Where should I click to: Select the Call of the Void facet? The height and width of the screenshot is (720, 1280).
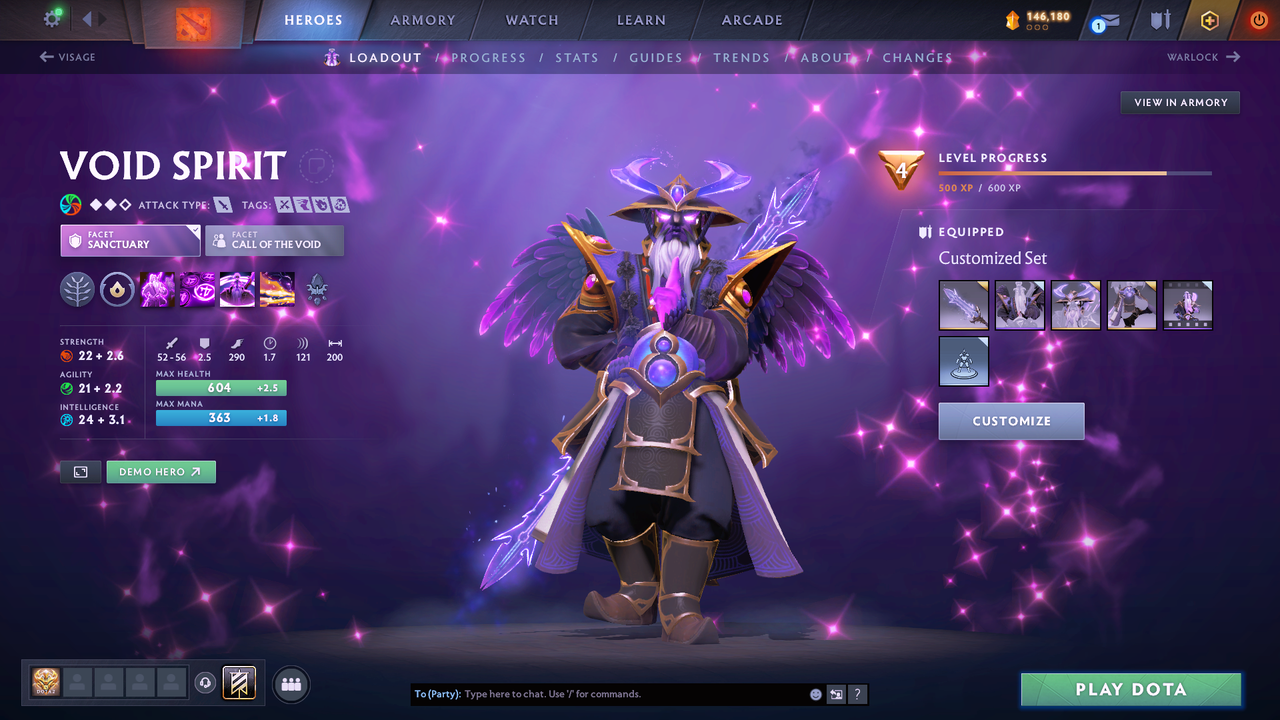click(x=274, y=240)
